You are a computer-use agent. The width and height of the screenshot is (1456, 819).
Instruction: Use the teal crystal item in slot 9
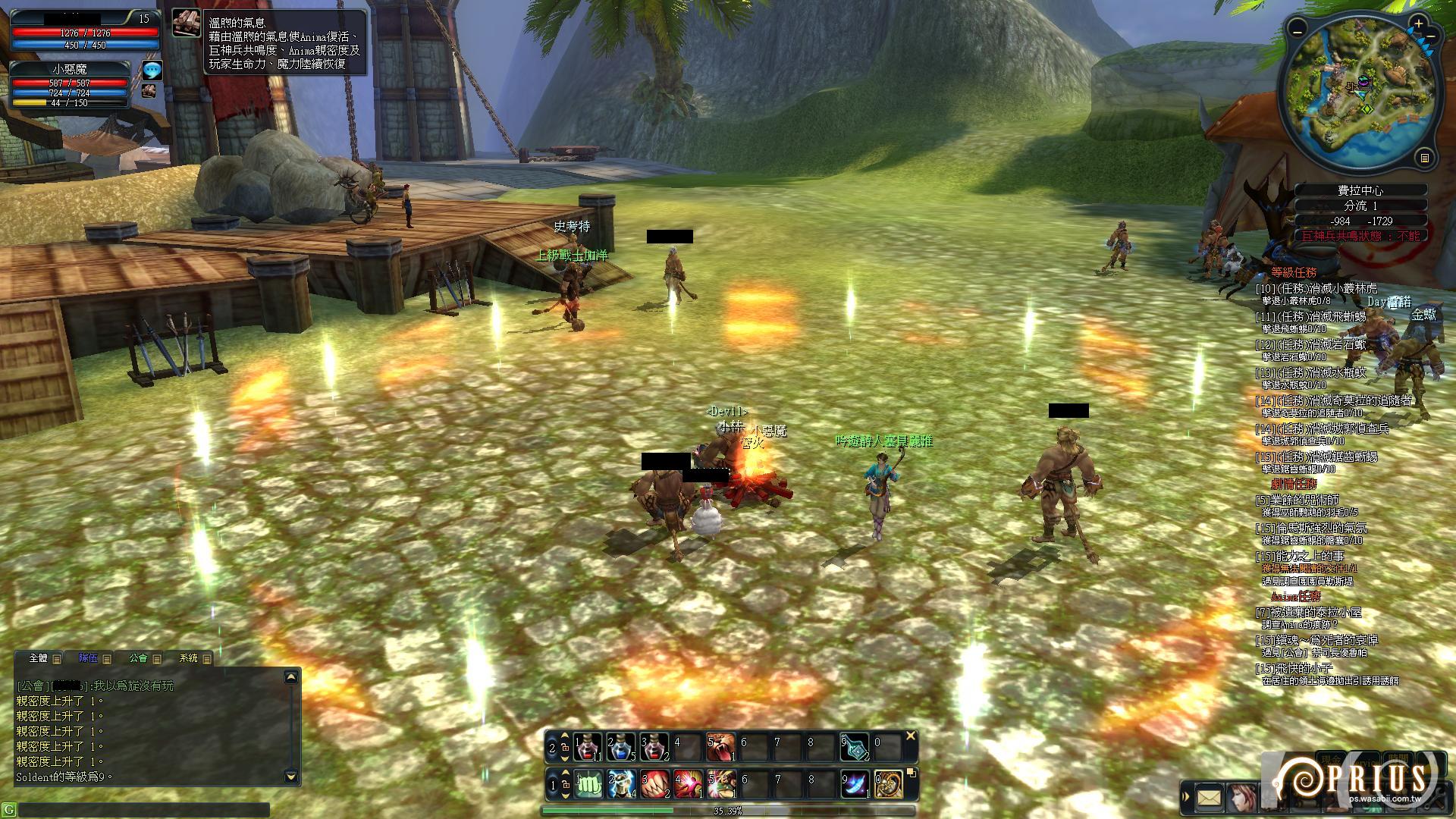click(854, 747)
